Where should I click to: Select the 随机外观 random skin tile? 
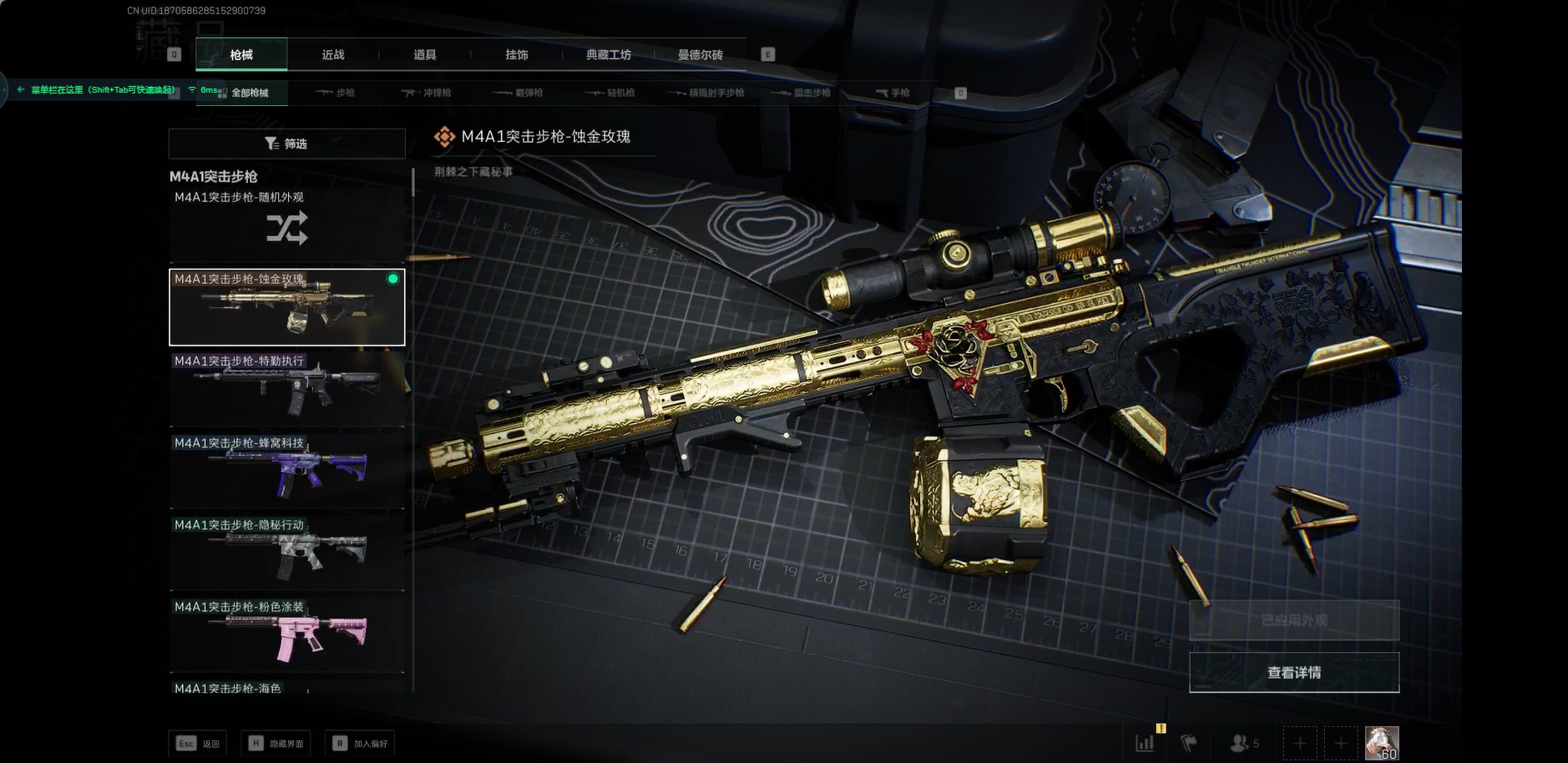coord(286,225)
